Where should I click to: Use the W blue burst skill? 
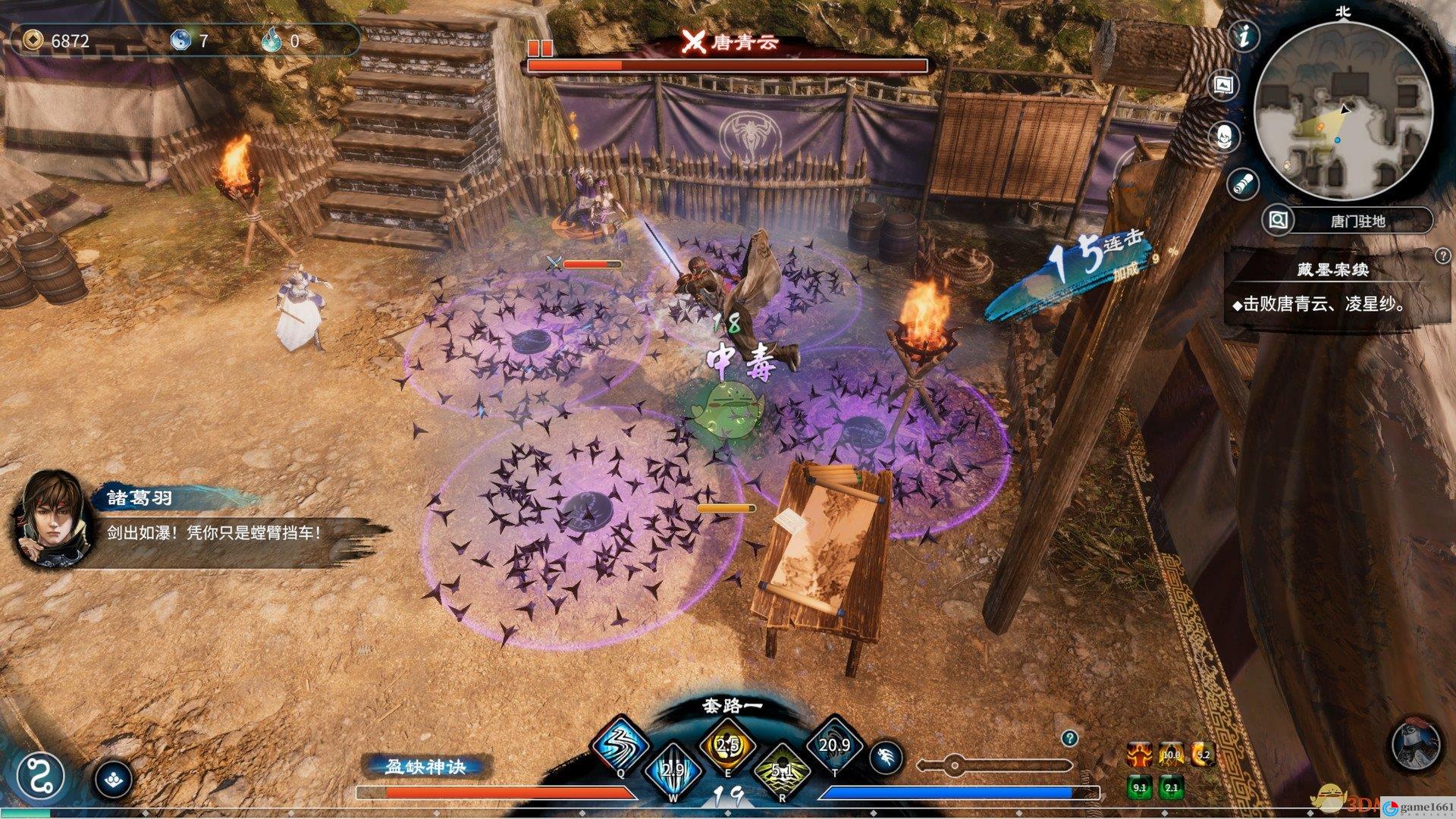(x=673, y=771)
